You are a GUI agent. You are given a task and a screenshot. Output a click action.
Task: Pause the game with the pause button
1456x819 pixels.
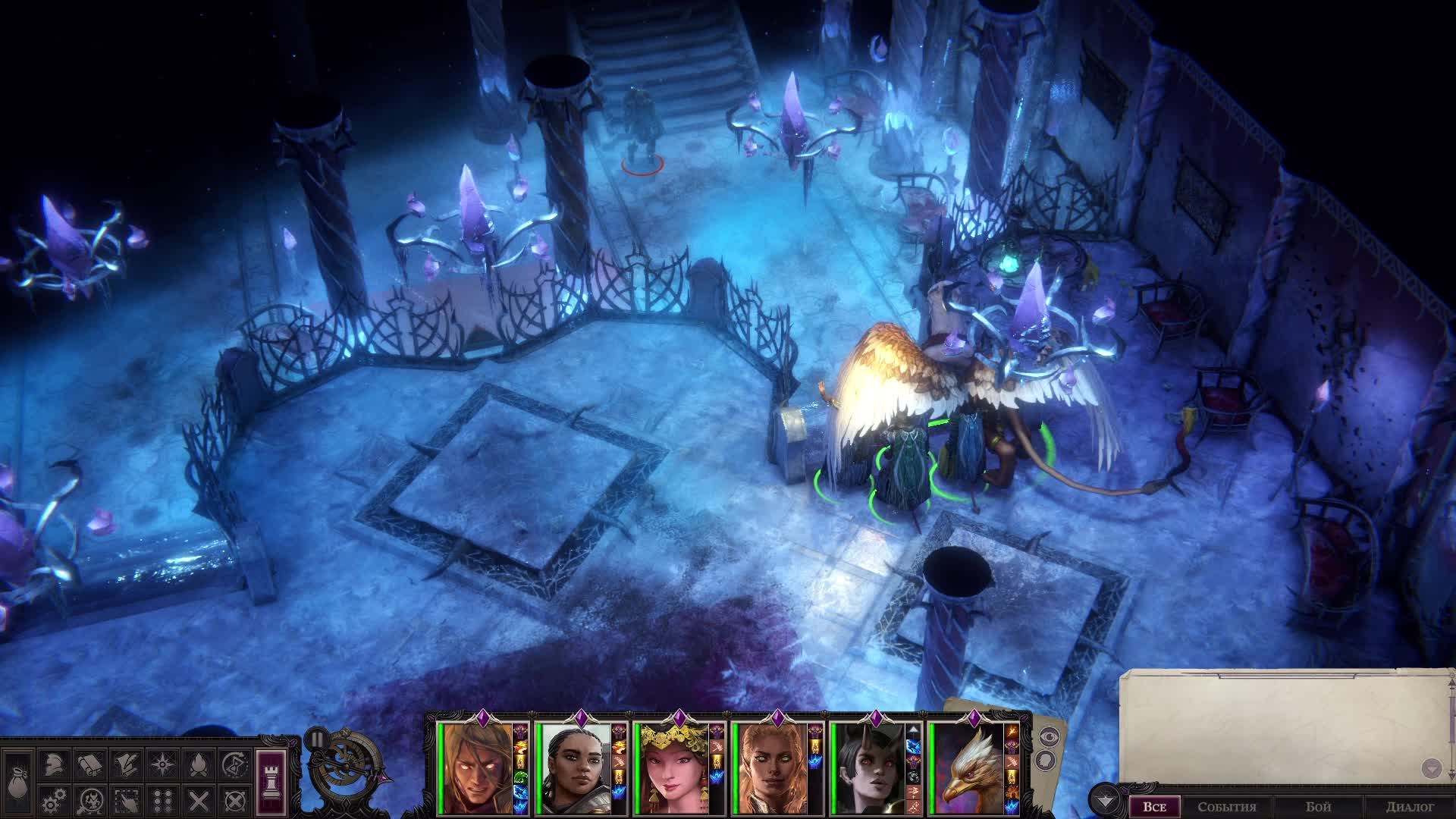coord(316,739)
